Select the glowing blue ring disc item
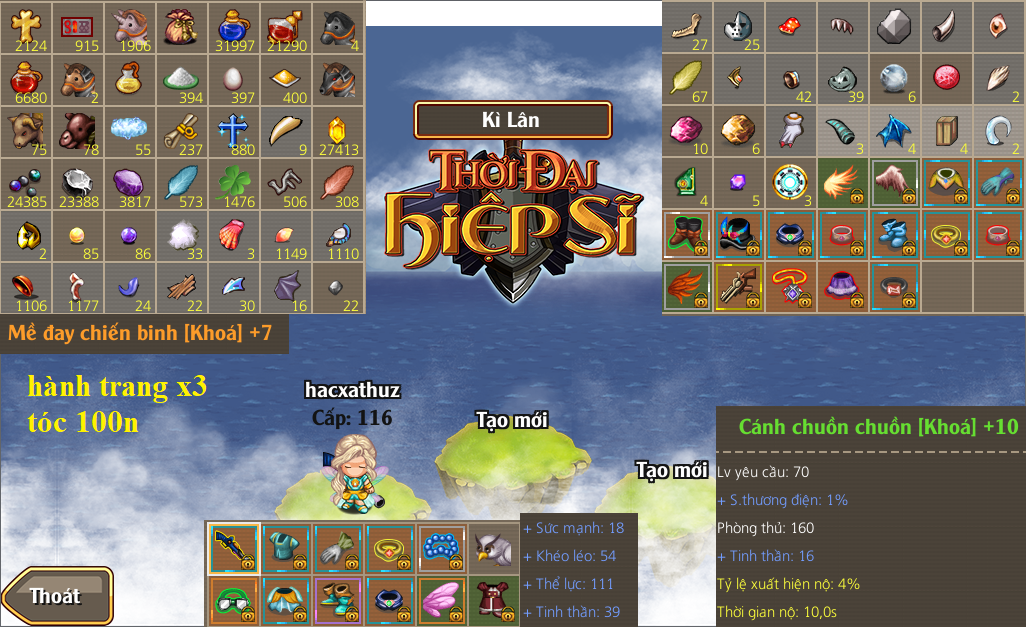This screenshot has height=627, width=1026. (791, 183)
